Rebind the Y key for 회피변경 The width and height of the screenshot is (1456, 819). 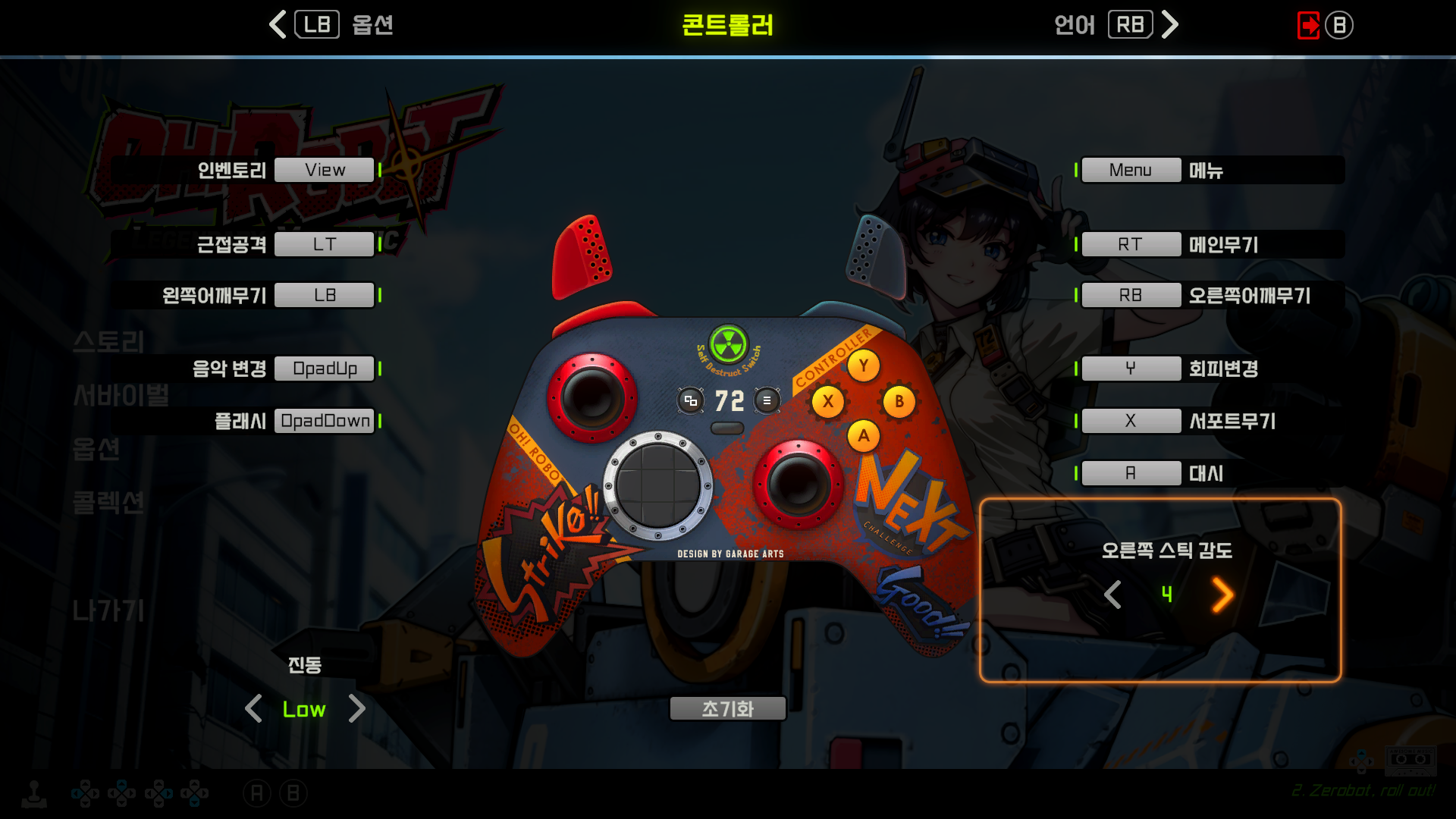1131,369
